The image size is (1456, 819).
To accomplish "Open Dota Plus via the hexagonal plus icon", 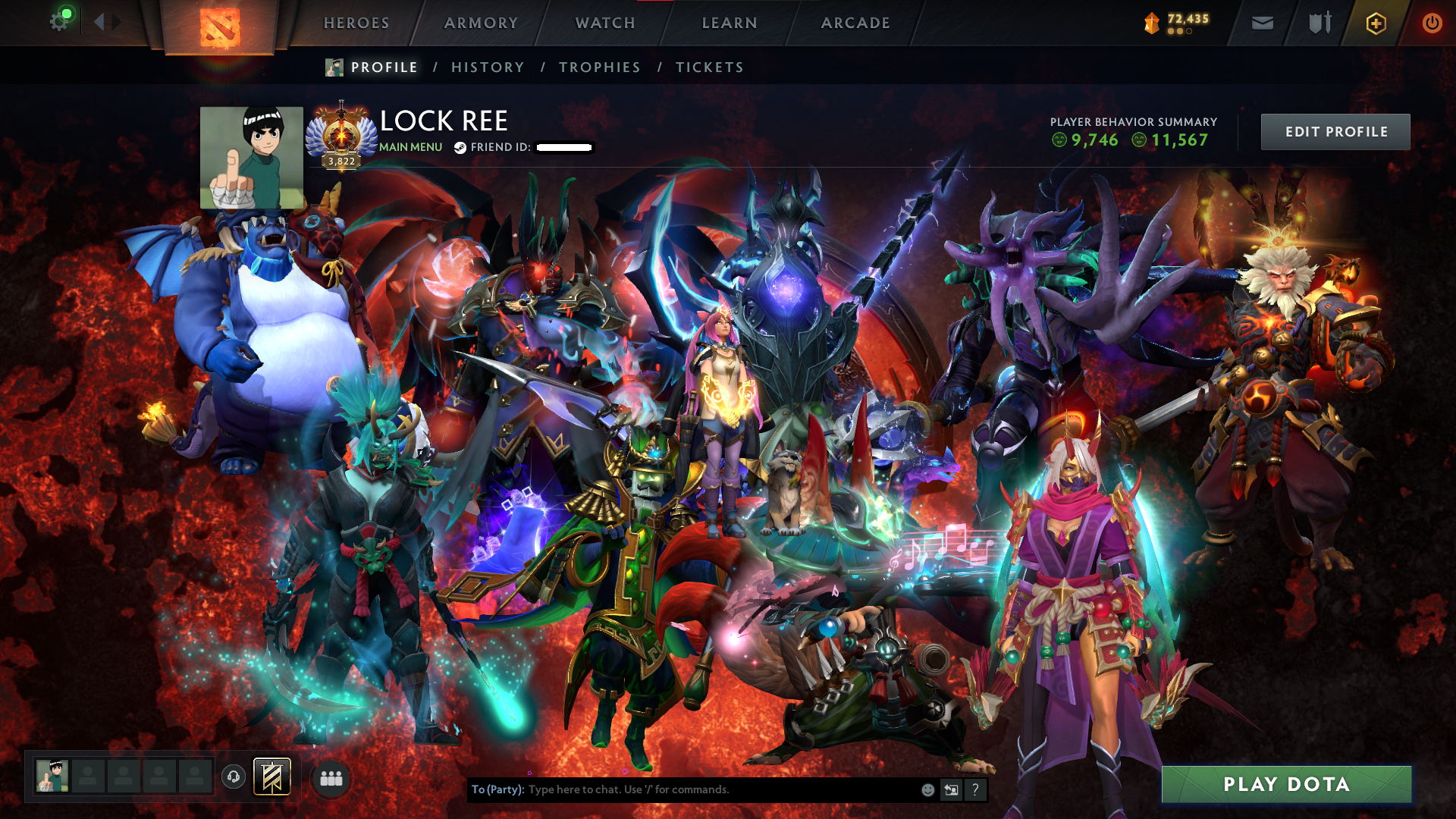I will (x=1375, y=23).
